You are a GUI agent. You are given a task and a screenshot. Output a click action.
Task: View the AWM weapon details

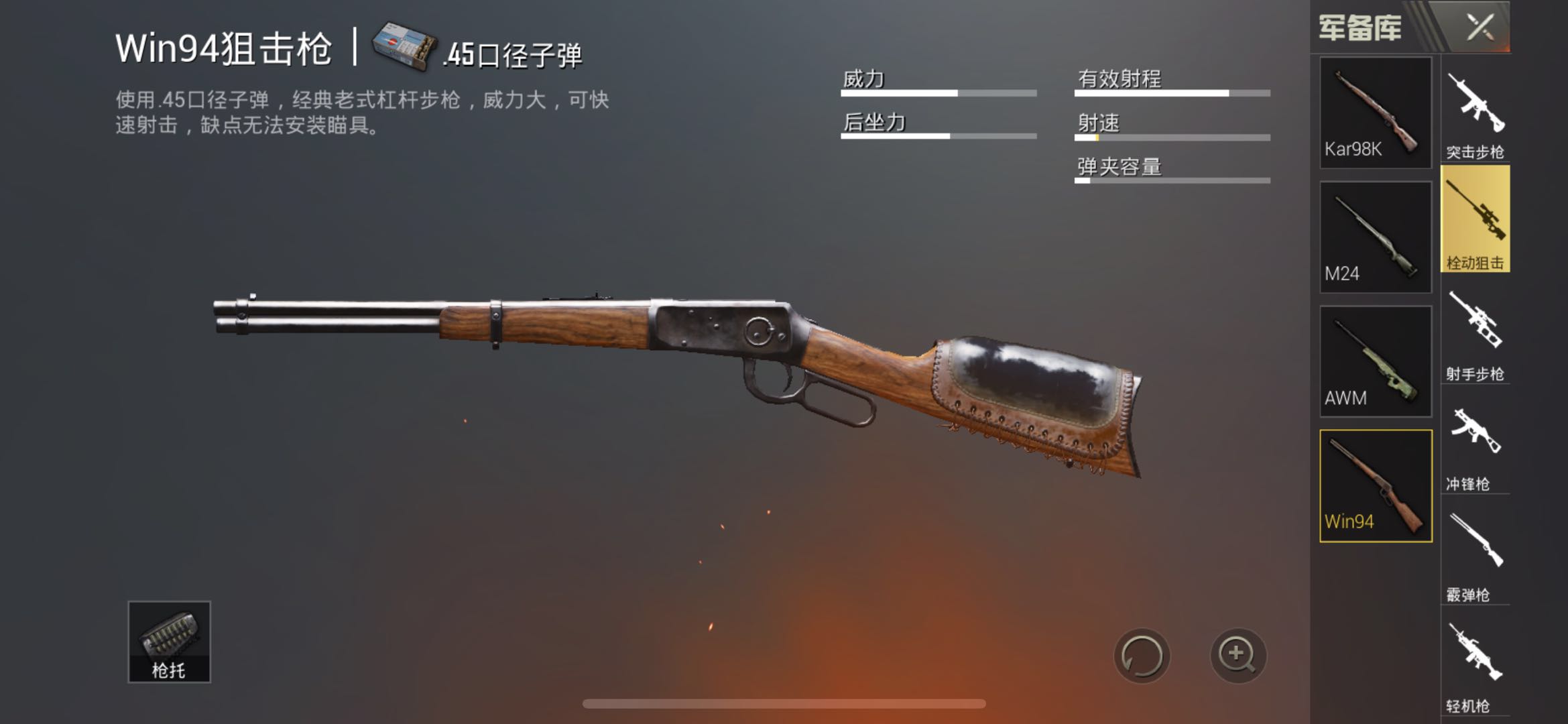pyautogui.click(x=1376, y=362)
